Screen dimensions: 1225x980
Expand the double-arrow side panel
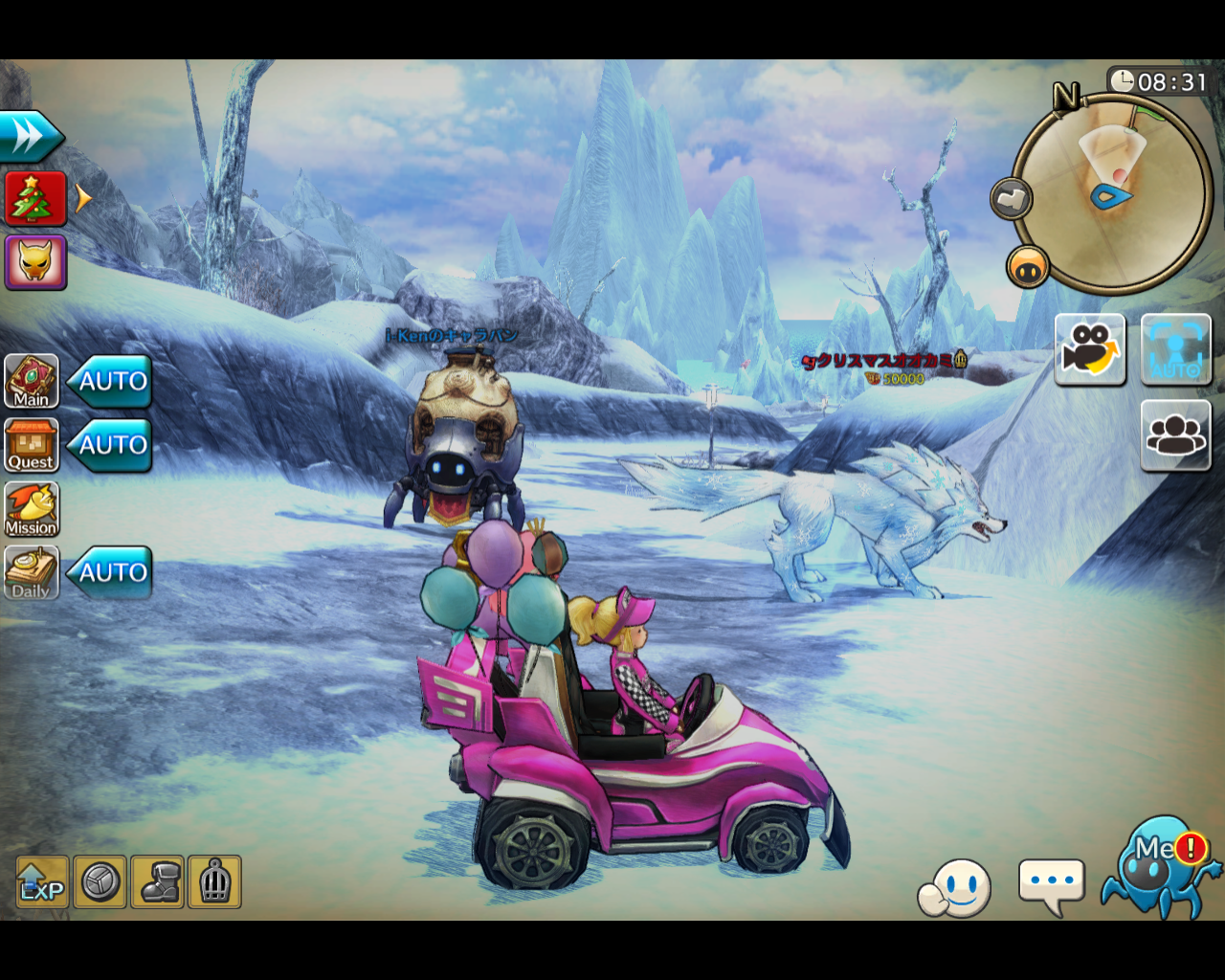point(30,137)
